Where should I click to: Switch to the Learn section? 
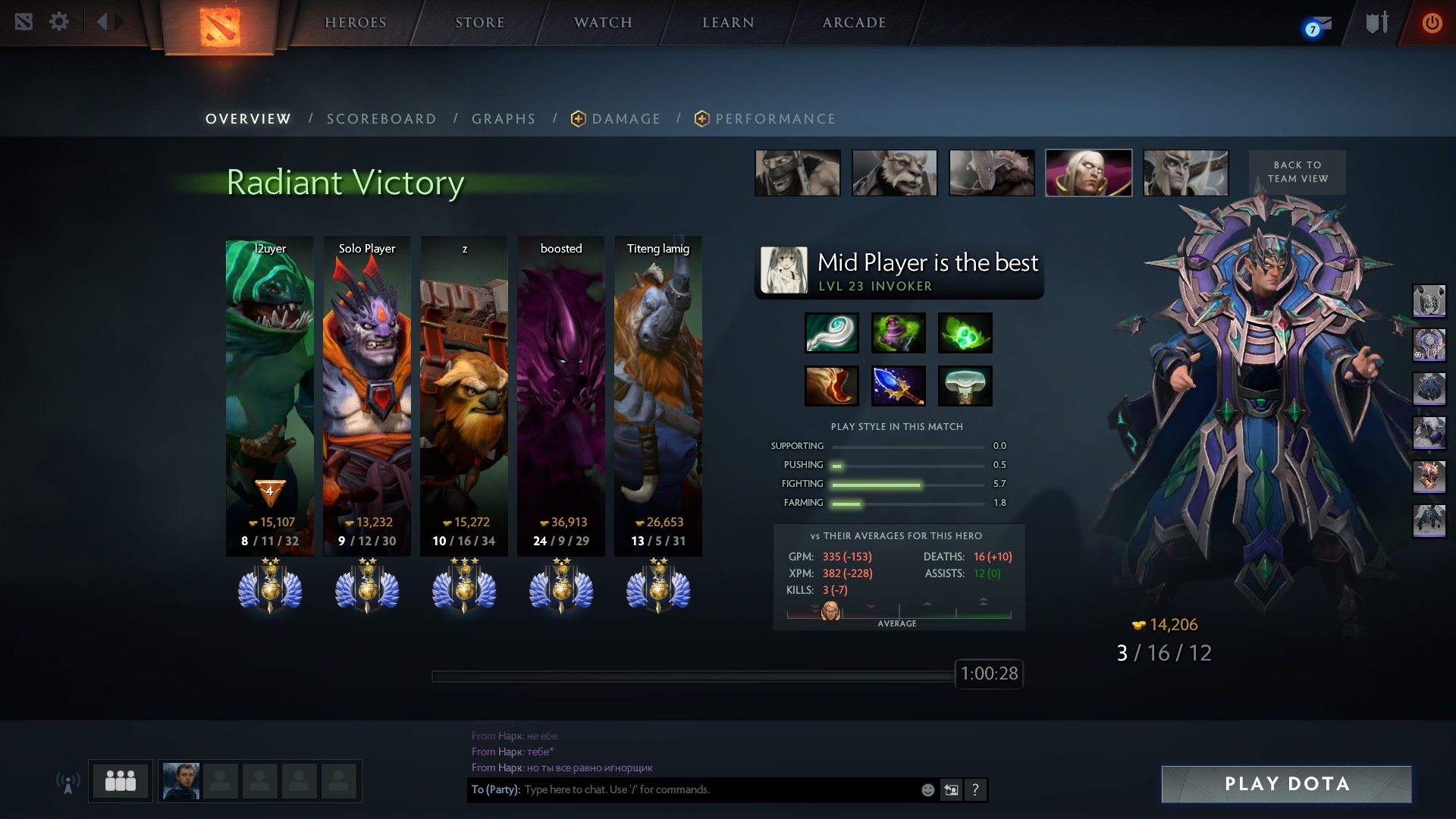pos(728,23)
